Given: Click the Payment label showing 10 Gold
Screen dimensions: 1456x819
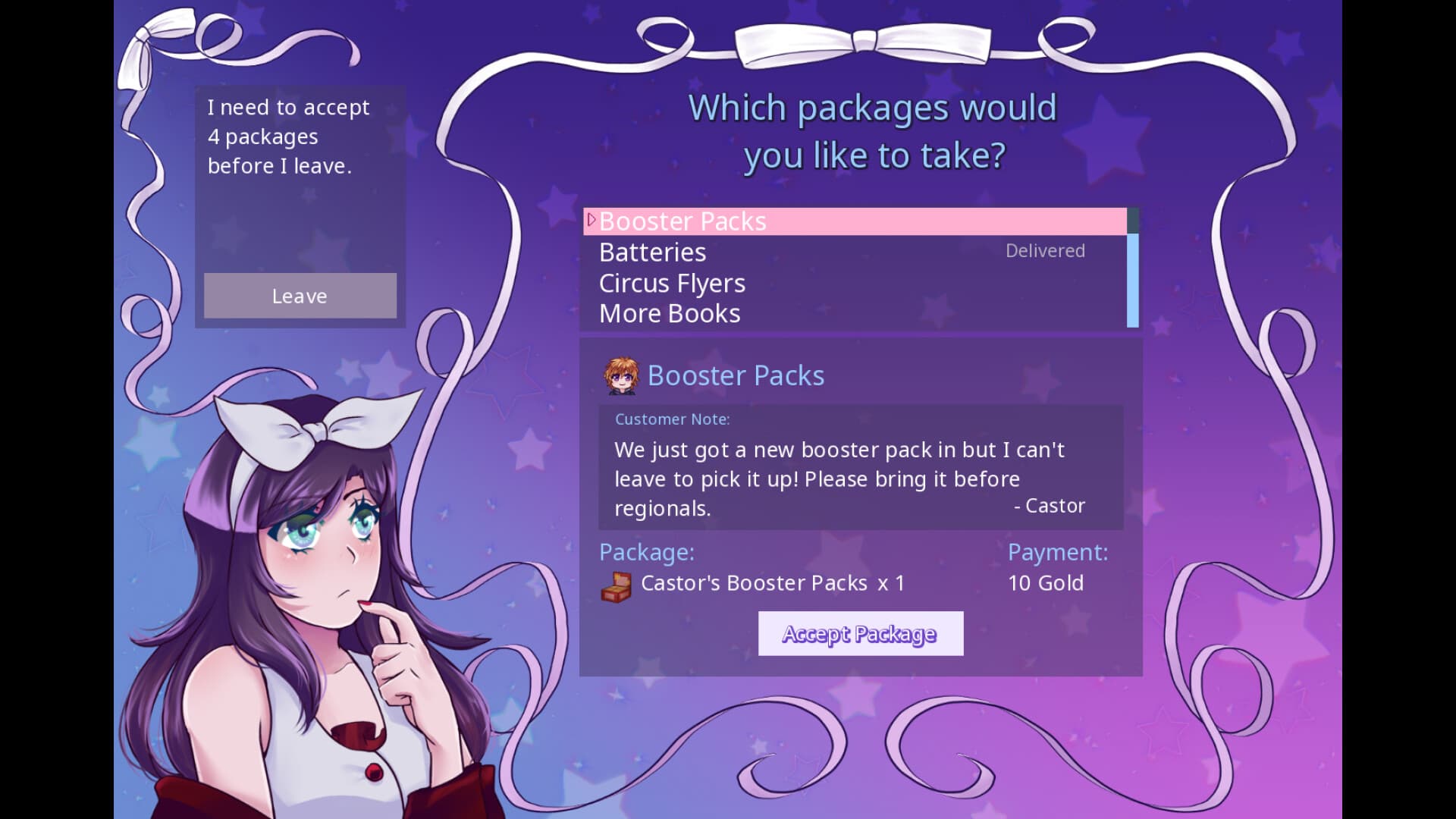Looking at the screenshot, I should pyautogui.click(x=1058, y=552).
